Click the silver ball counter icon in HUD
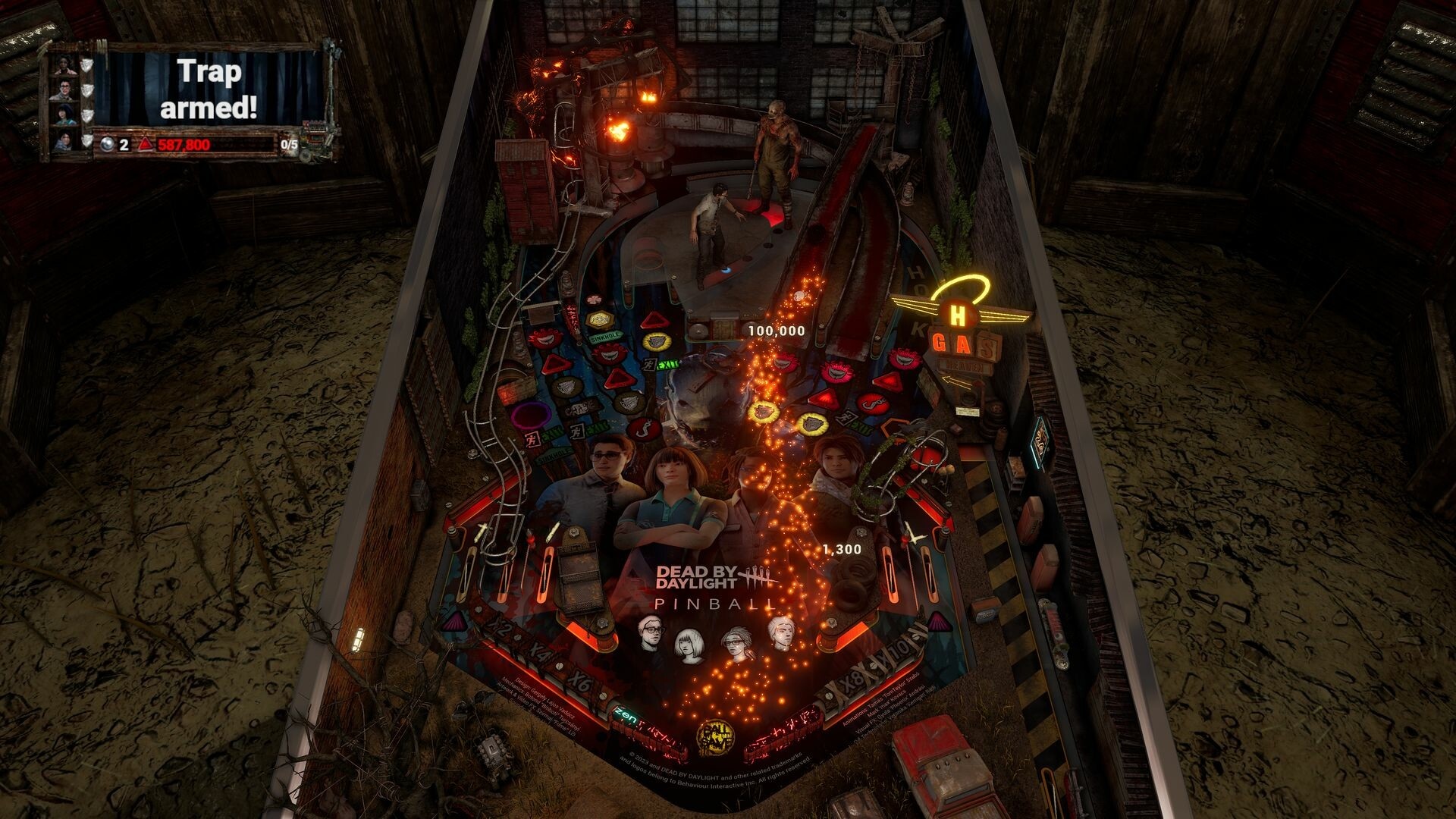The width and height of the screenshot is (1456, 819). click(x=108, y=146)
